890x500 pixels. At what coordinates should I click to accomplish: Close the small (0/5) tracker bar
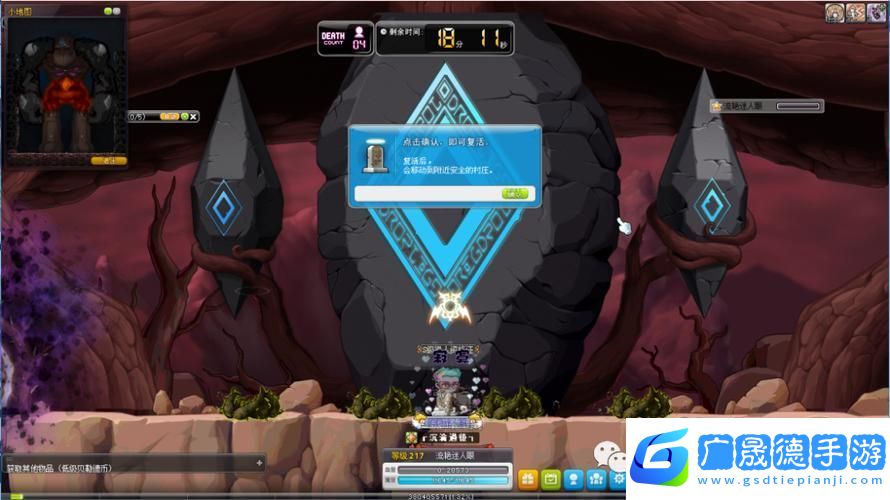coord(194,116)
